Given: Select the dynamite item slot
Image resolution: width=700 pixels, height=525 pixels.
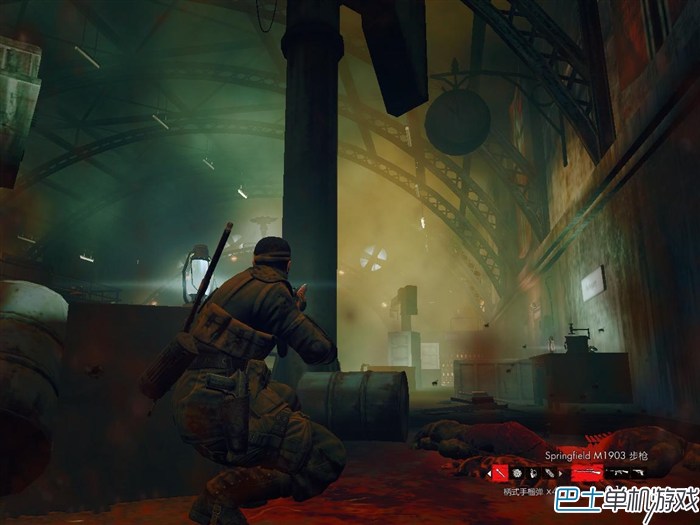Looking at the screenshot, I should (x=549, y=471).
